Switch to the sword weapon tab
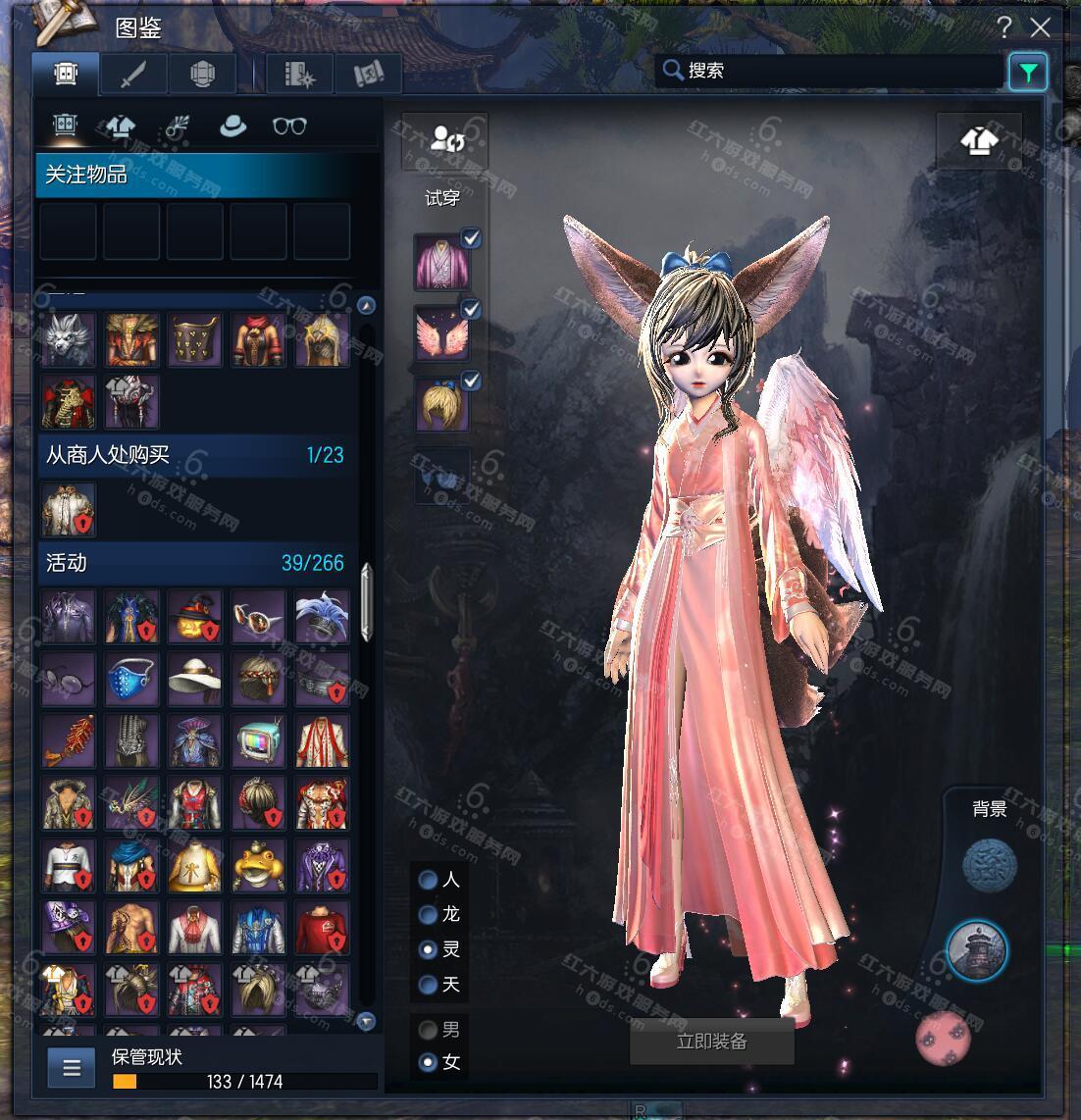Viewport: 1081px width, 1120px height. point(134,74)
